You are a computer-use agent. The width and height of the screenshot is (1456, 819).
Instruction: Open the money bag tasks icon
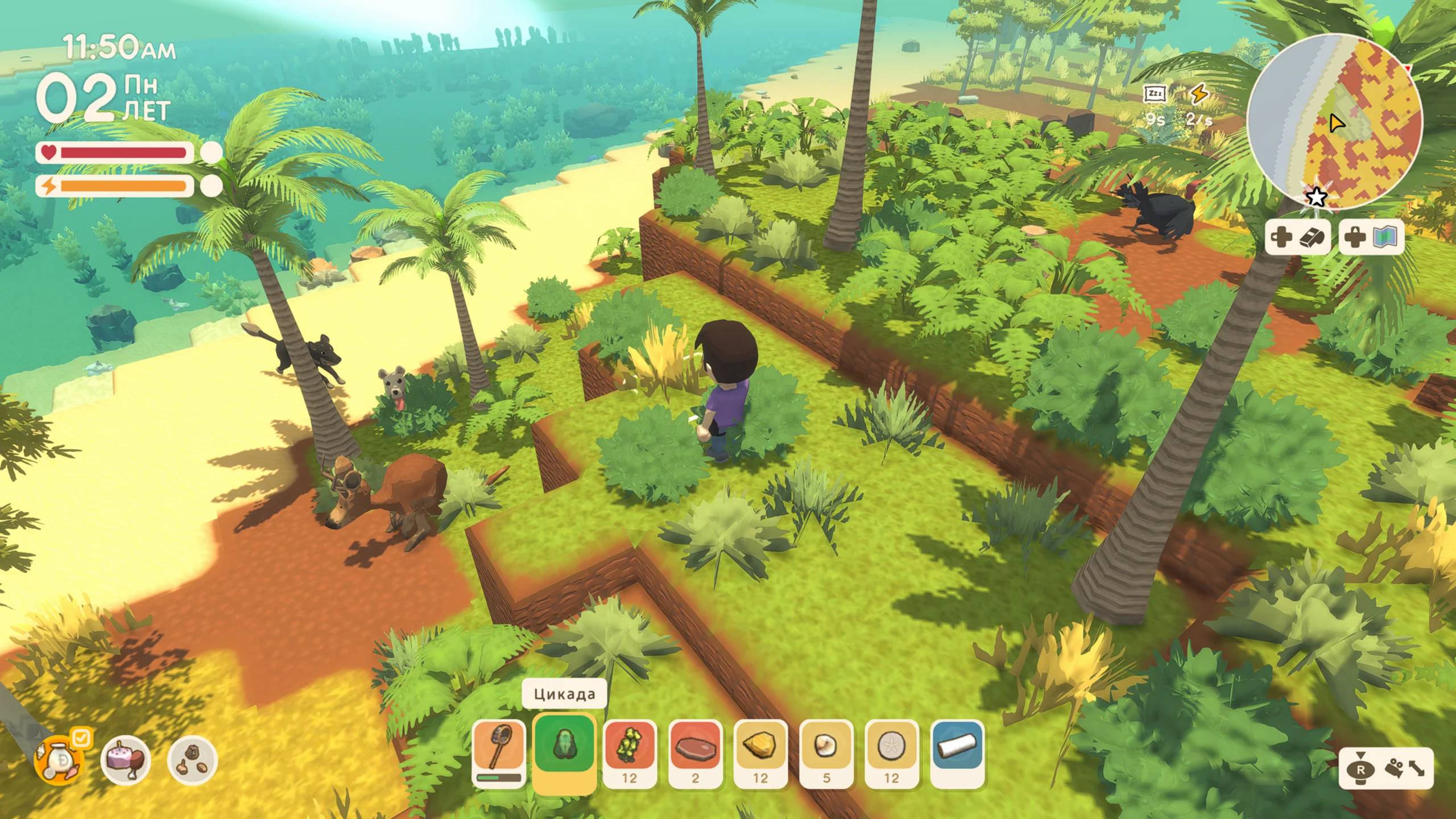pos(60,760)
